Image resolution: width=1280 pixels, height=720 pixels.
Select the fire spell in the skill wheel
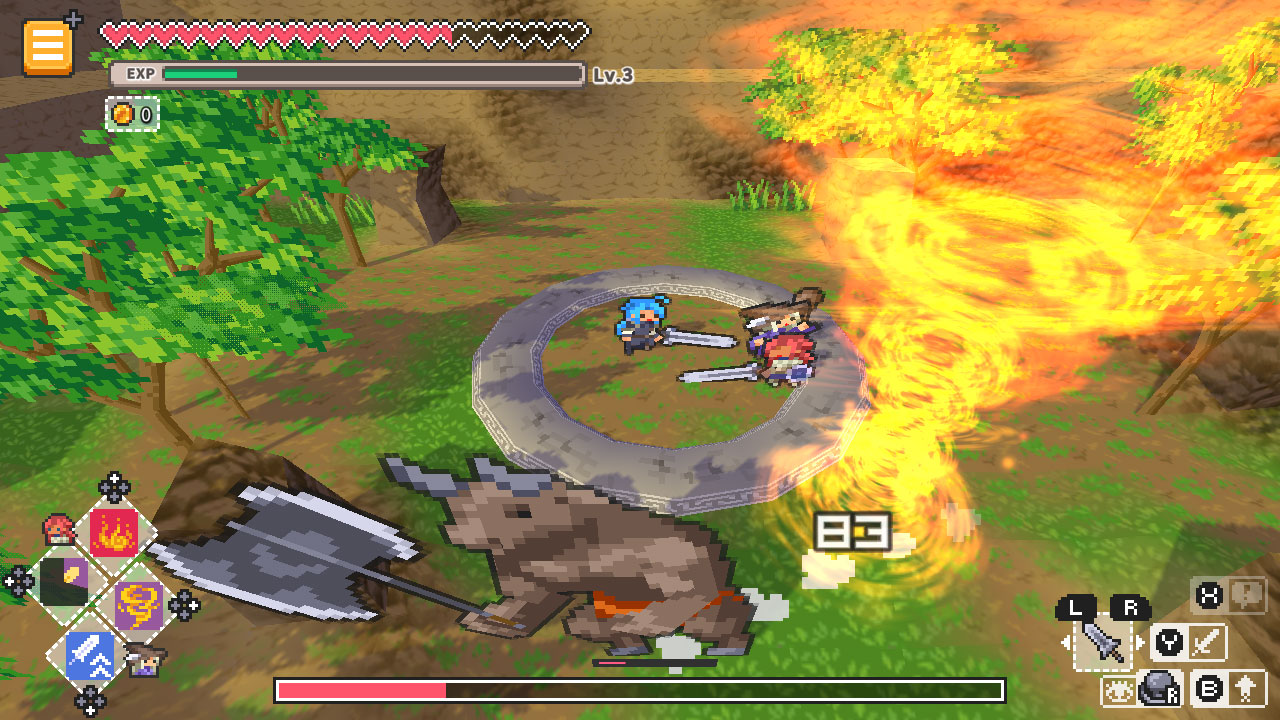pos(113,534)
